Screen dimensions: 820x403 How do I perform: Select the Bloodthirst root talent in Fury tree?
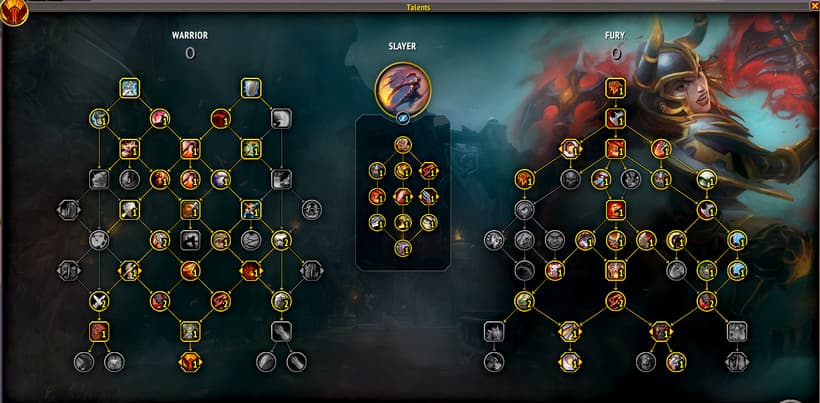pos(615,88)
